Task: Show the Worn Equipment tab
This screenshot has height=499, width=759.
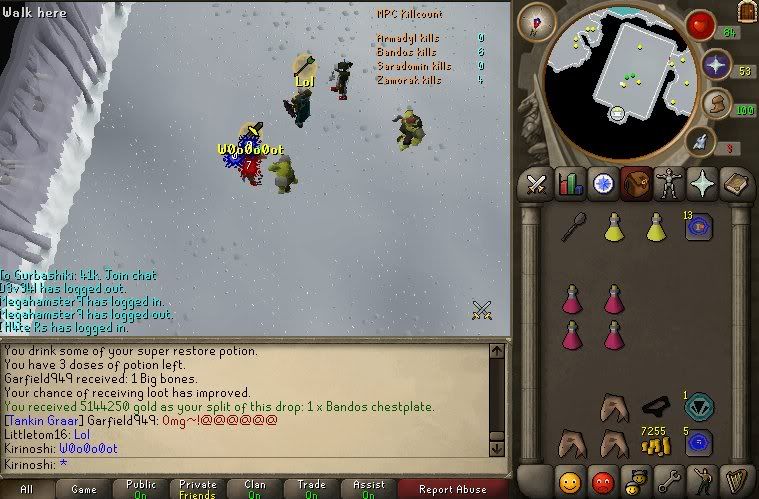Action: (669, 184)
